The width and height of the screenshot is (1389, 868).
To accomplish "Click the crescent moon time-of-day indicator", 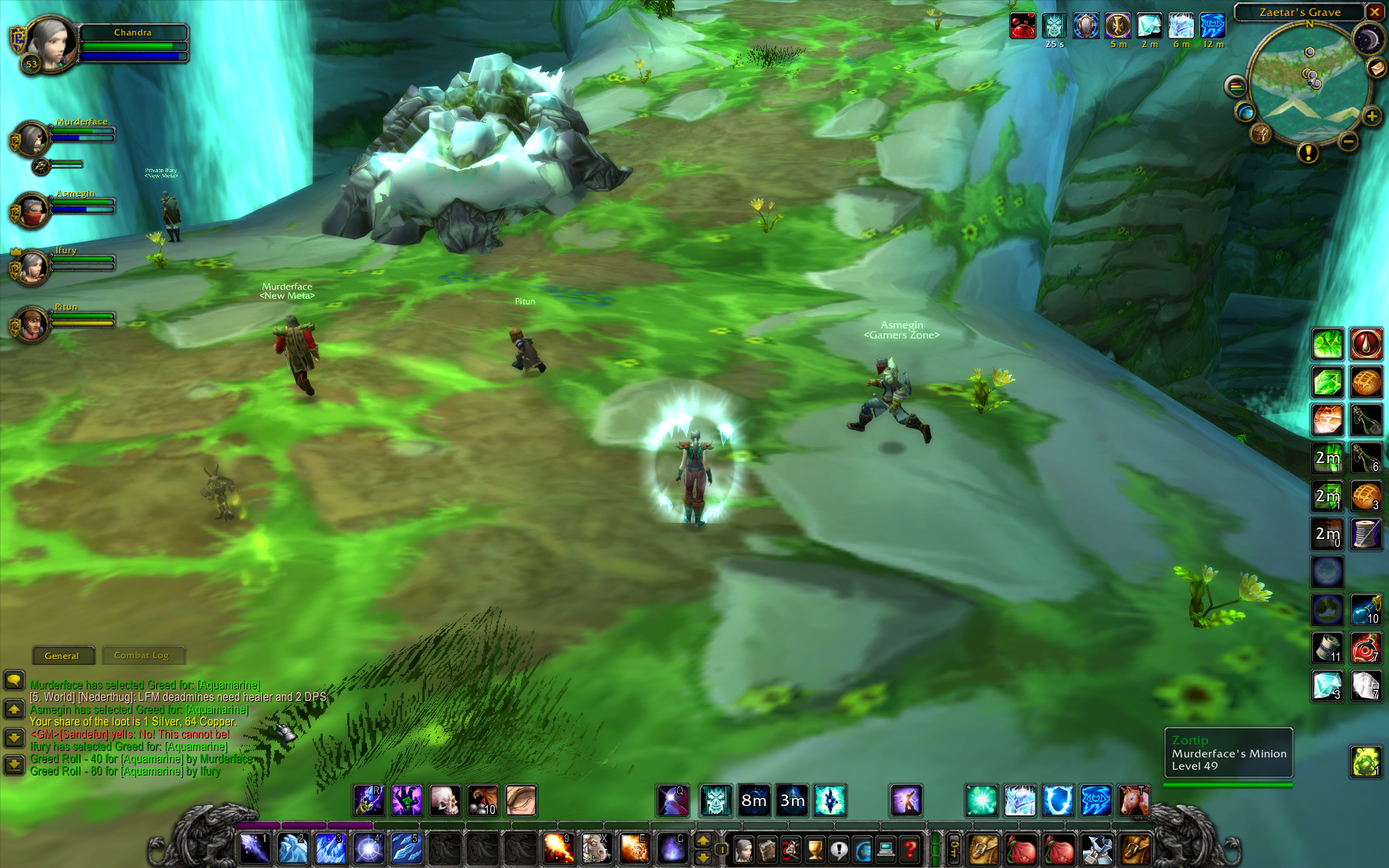I will [1367, 38].
